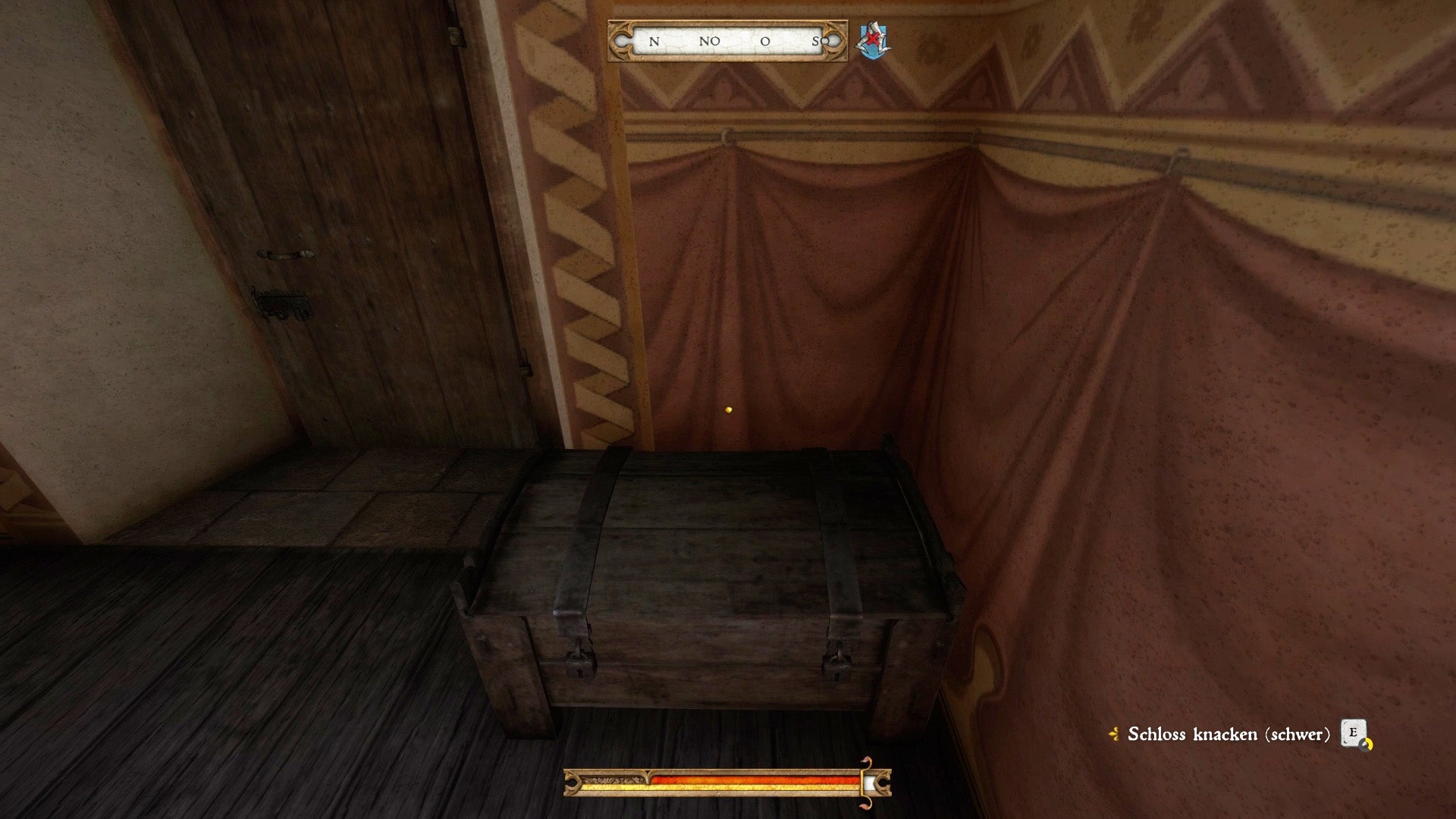Click the fleur-de-lis icon before Schloss knacken
This screenshot has width=1456, height=819.
pos(1115,734)
